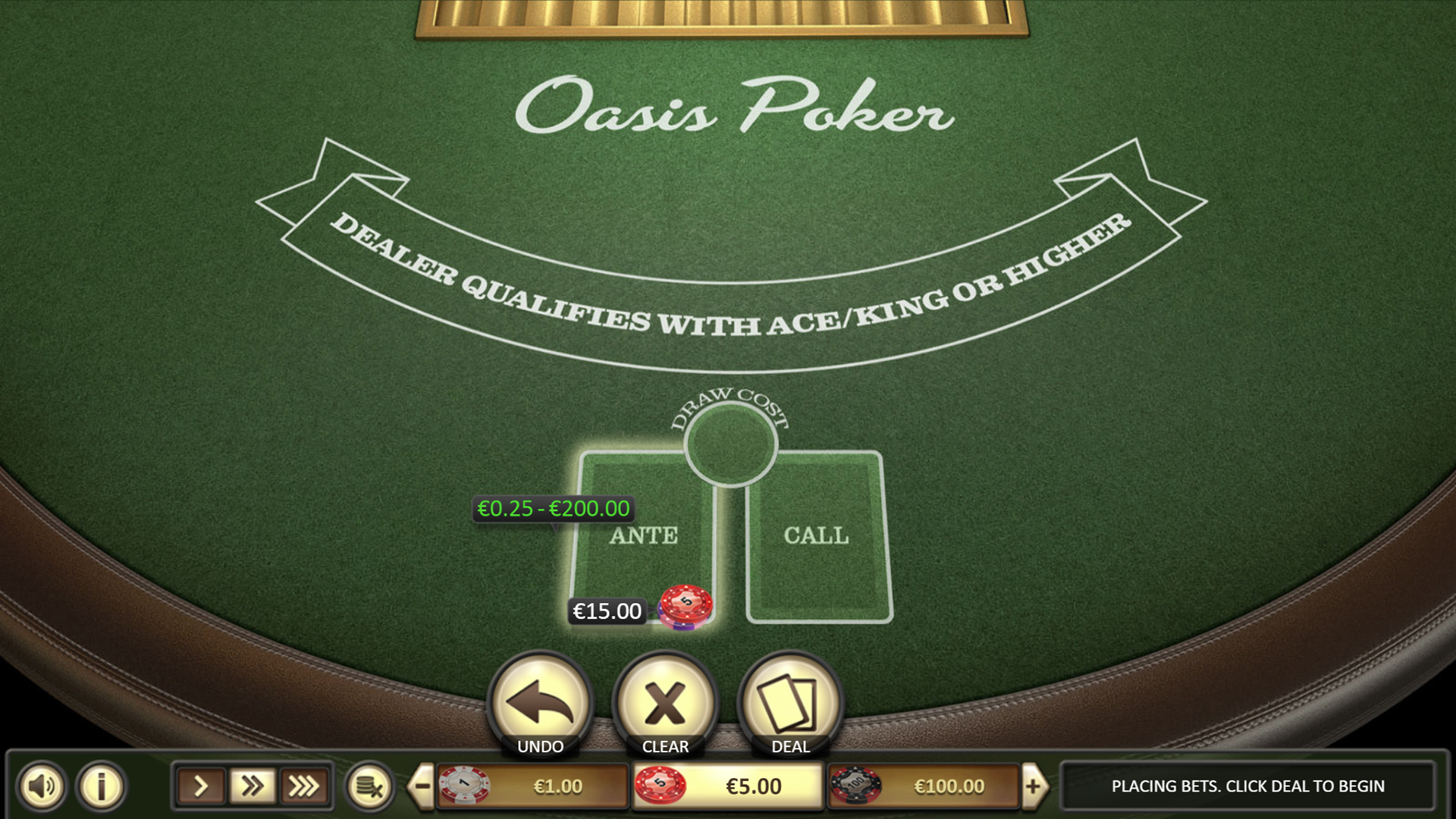
Task: Click the remove chips icon
Action: coord(371,786)
